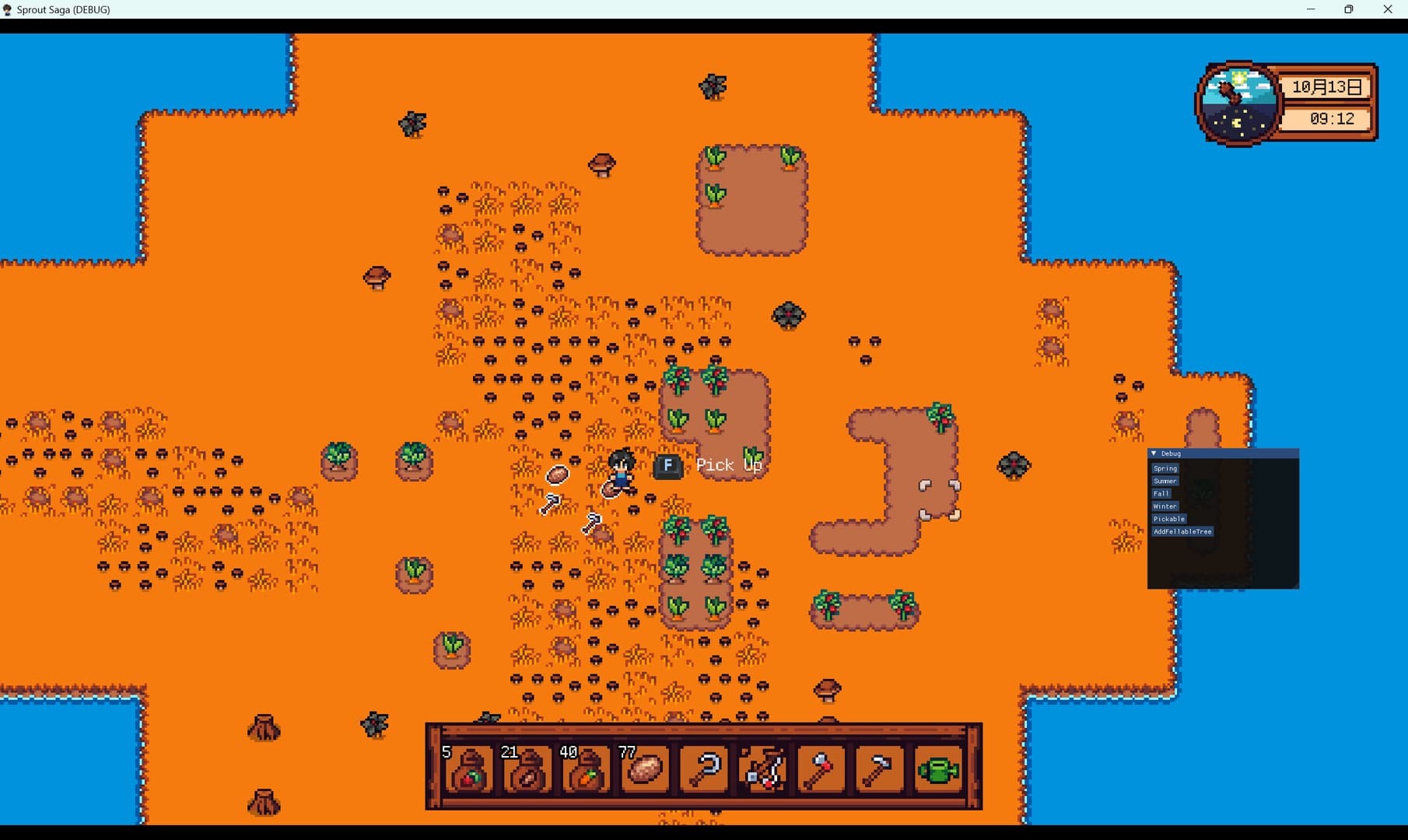Switch season to Summer via debug
This screenshot has height=840, width=1408.
pyautogui.click(x=1164, y=481)
